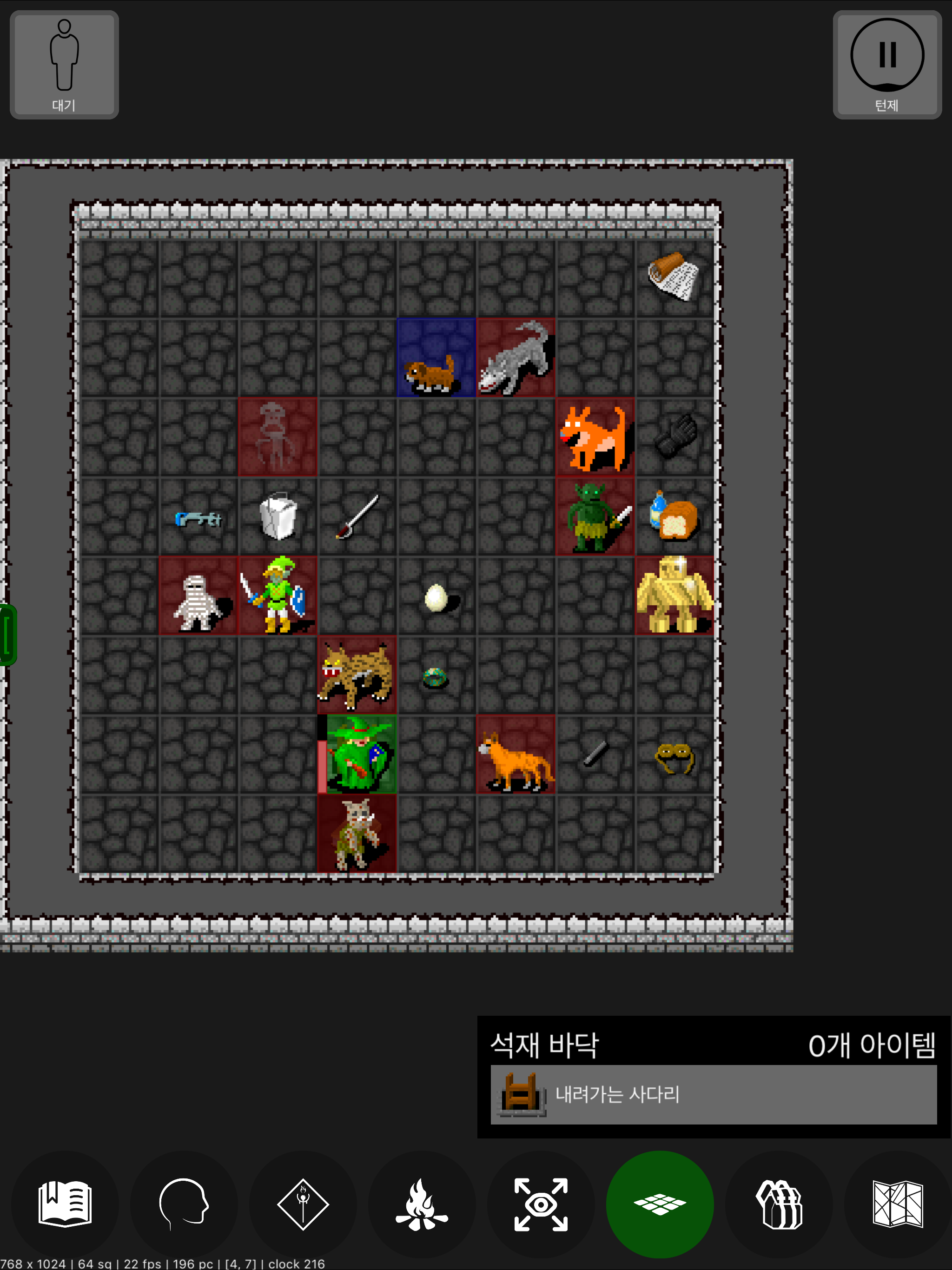952x1270 pixels.
Task: Toggle the green tile grid mode icon
Action: coord(661,1204)
